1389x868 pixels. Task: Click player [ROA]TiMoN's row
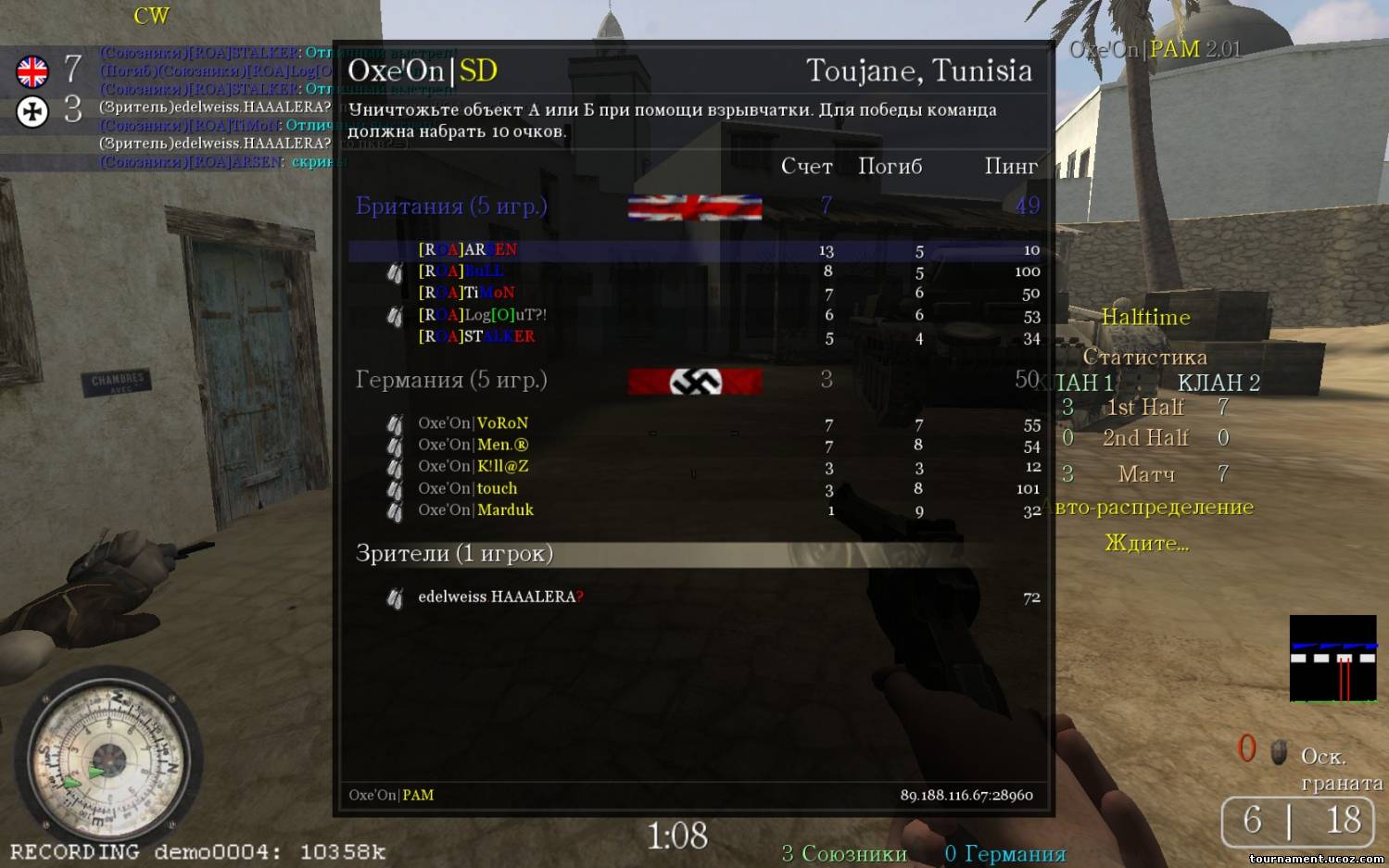tap(466, 293)
